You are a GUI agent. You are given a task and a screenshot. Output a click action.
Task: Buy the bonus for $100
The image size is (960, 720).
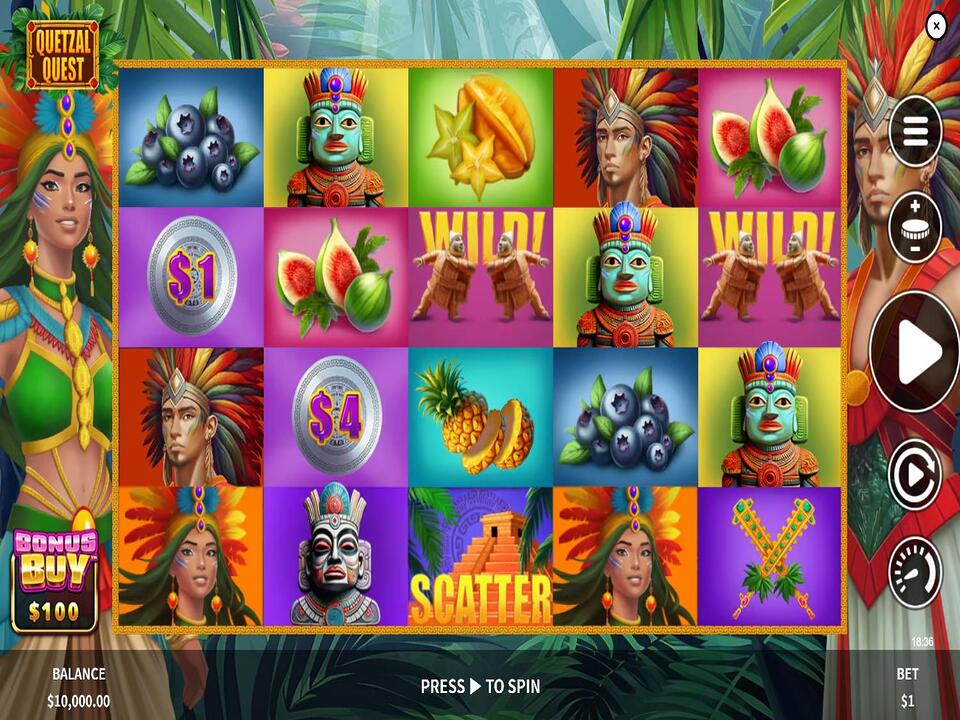pyautogui.click(x=55, y=580)
